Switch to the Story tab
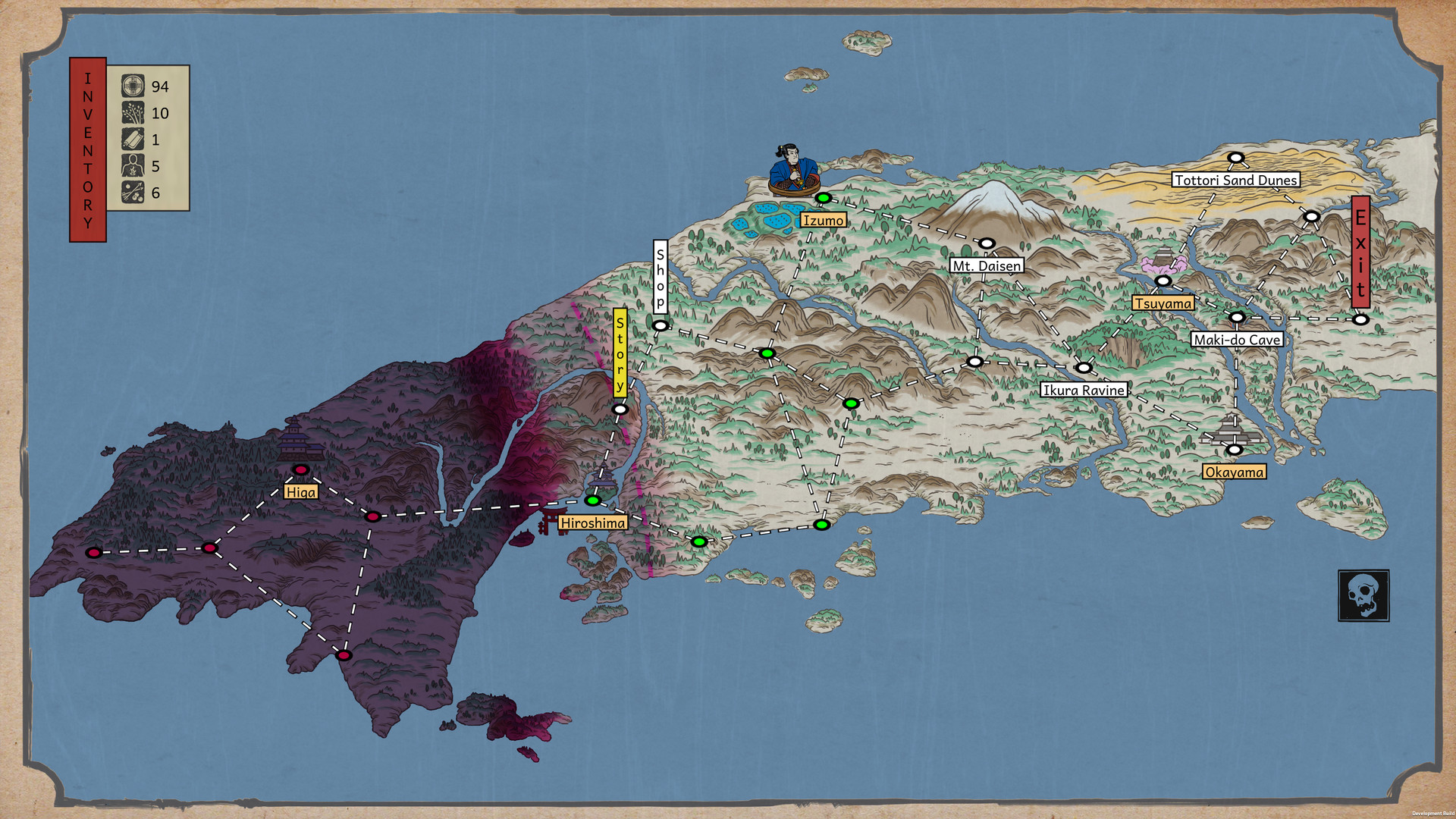Viewport: 1456px width, 819px height. [620, 353]
